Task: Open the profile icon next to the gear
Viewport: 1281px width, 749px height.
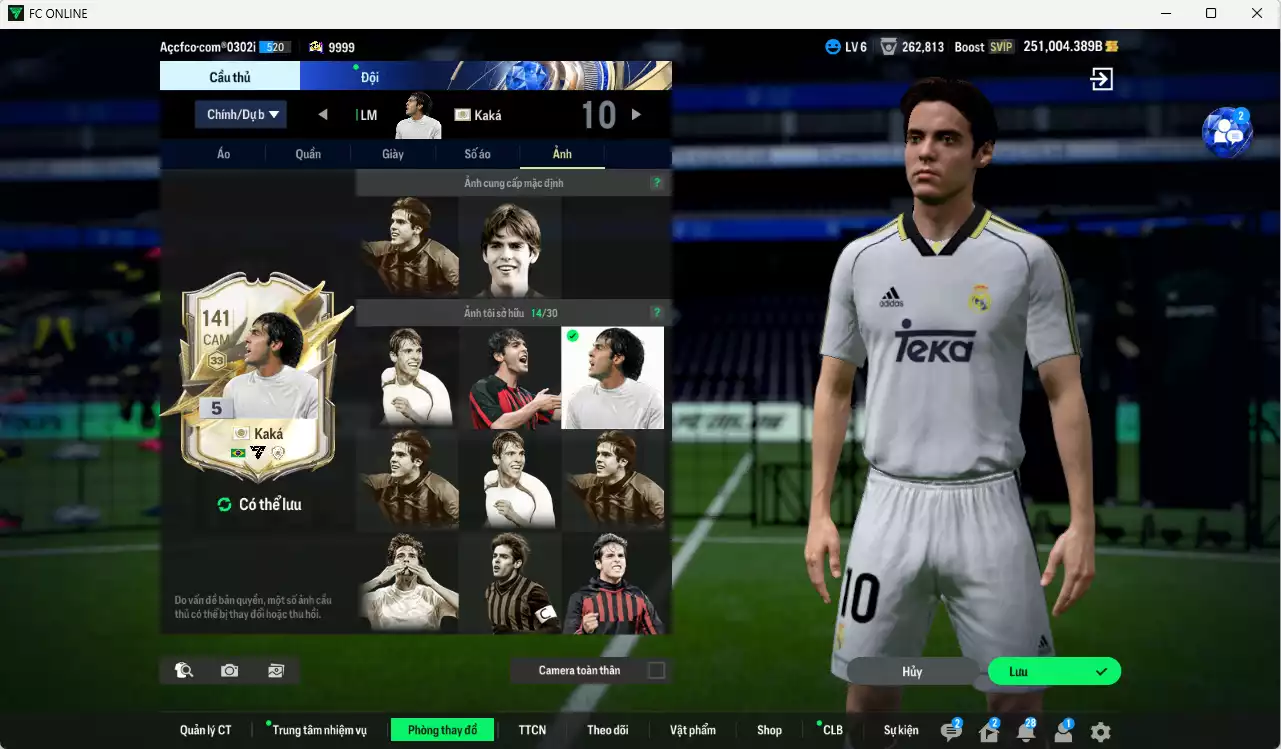Action: point(1061,732)
